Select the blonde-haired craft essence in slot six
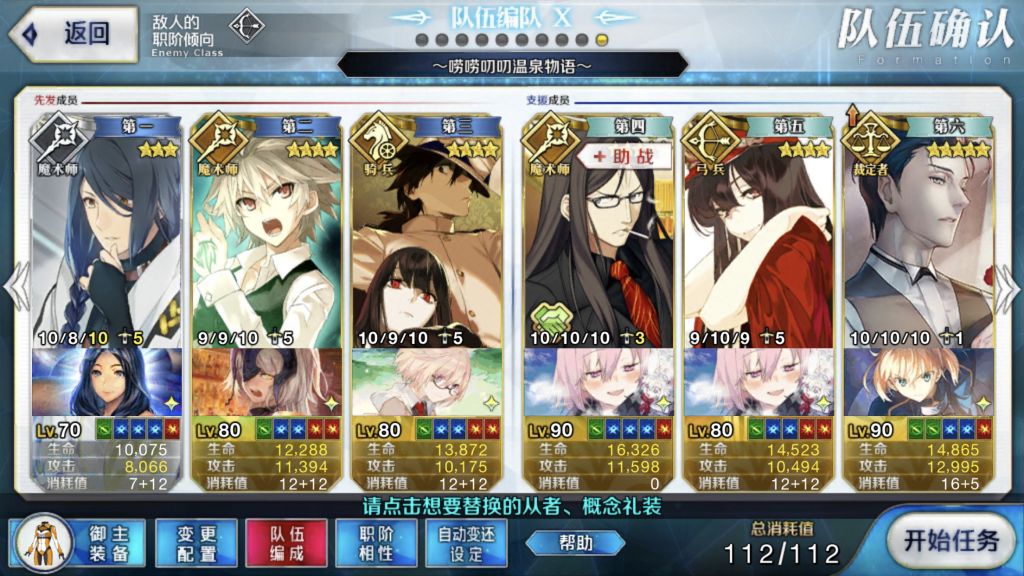The height and width of the screenshot is (576, 1024). [x=918, y=382]
